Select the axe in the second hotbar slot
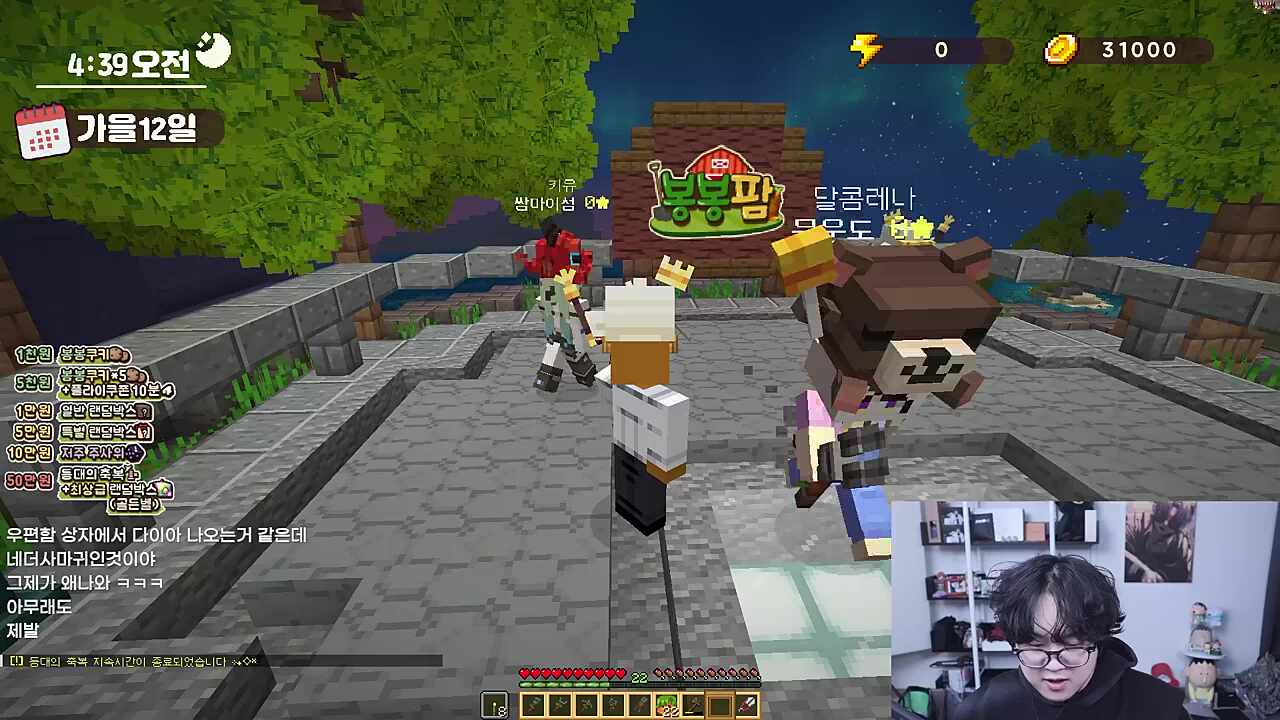 [x=560, y=704]
